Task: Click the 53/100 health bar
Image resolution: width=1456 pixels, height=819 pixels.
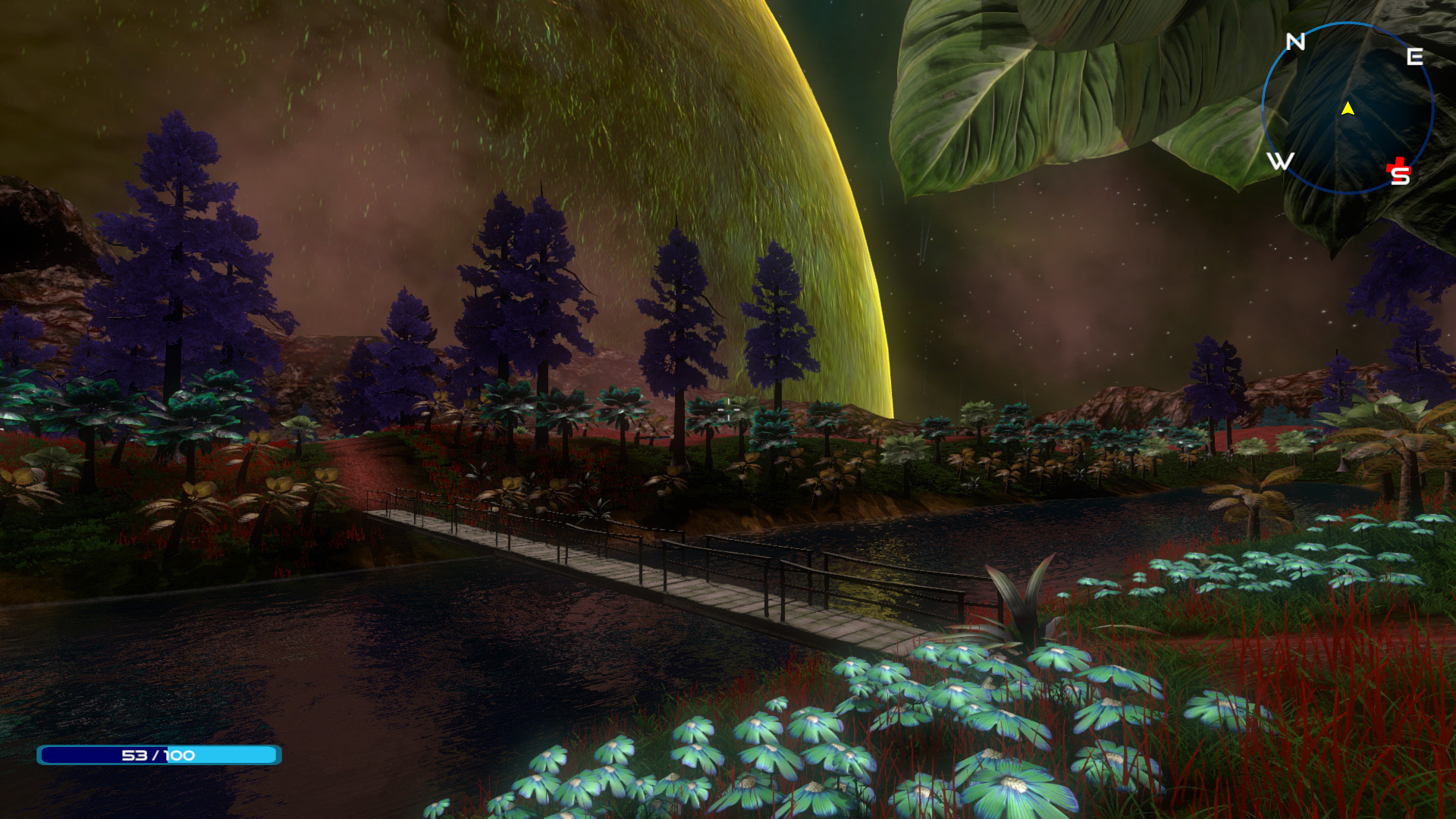Action: point(159,755)
